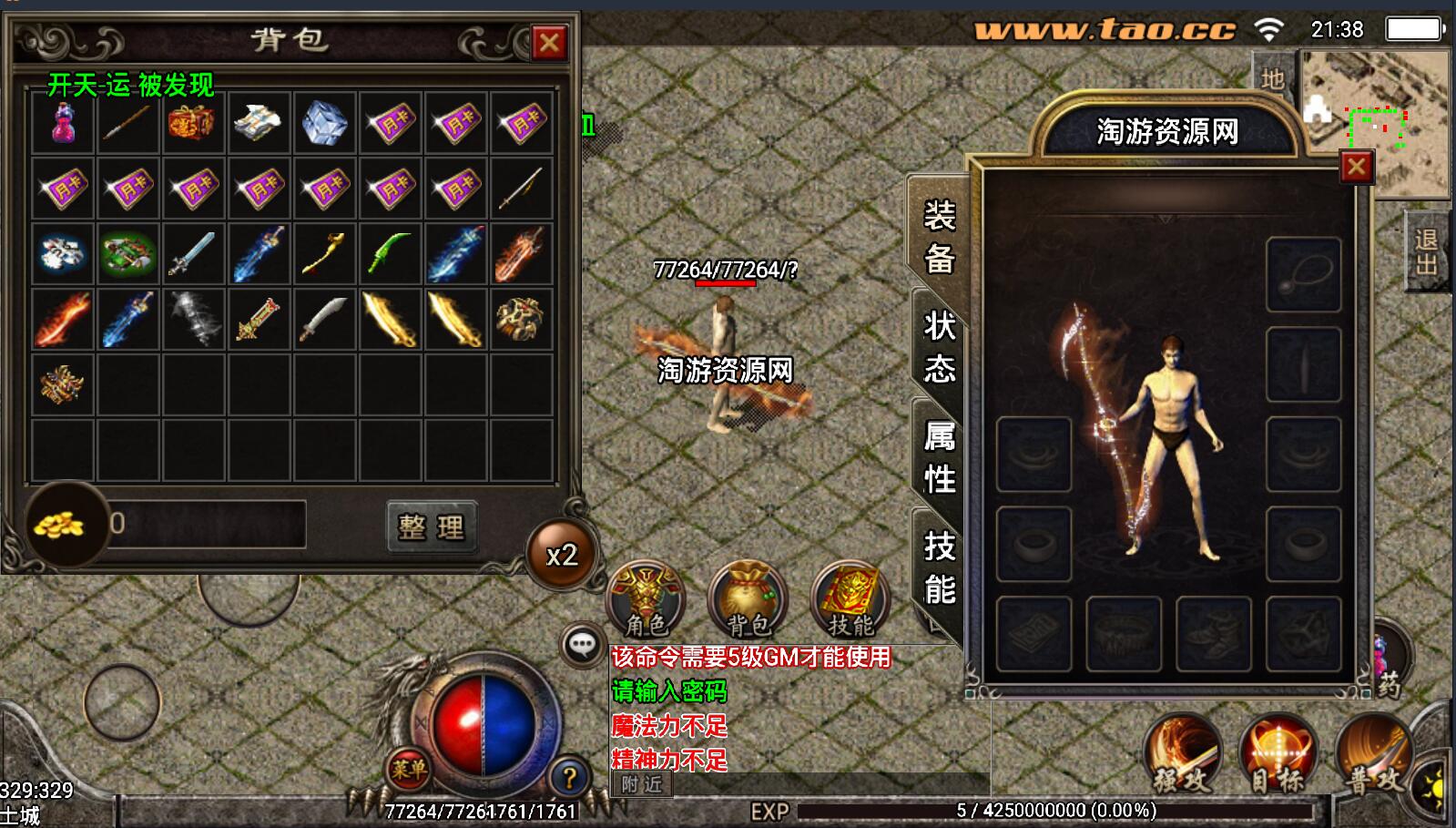Open the chat bubble icon
Viewport: 1456px width, 828px height.
(581, 645)
